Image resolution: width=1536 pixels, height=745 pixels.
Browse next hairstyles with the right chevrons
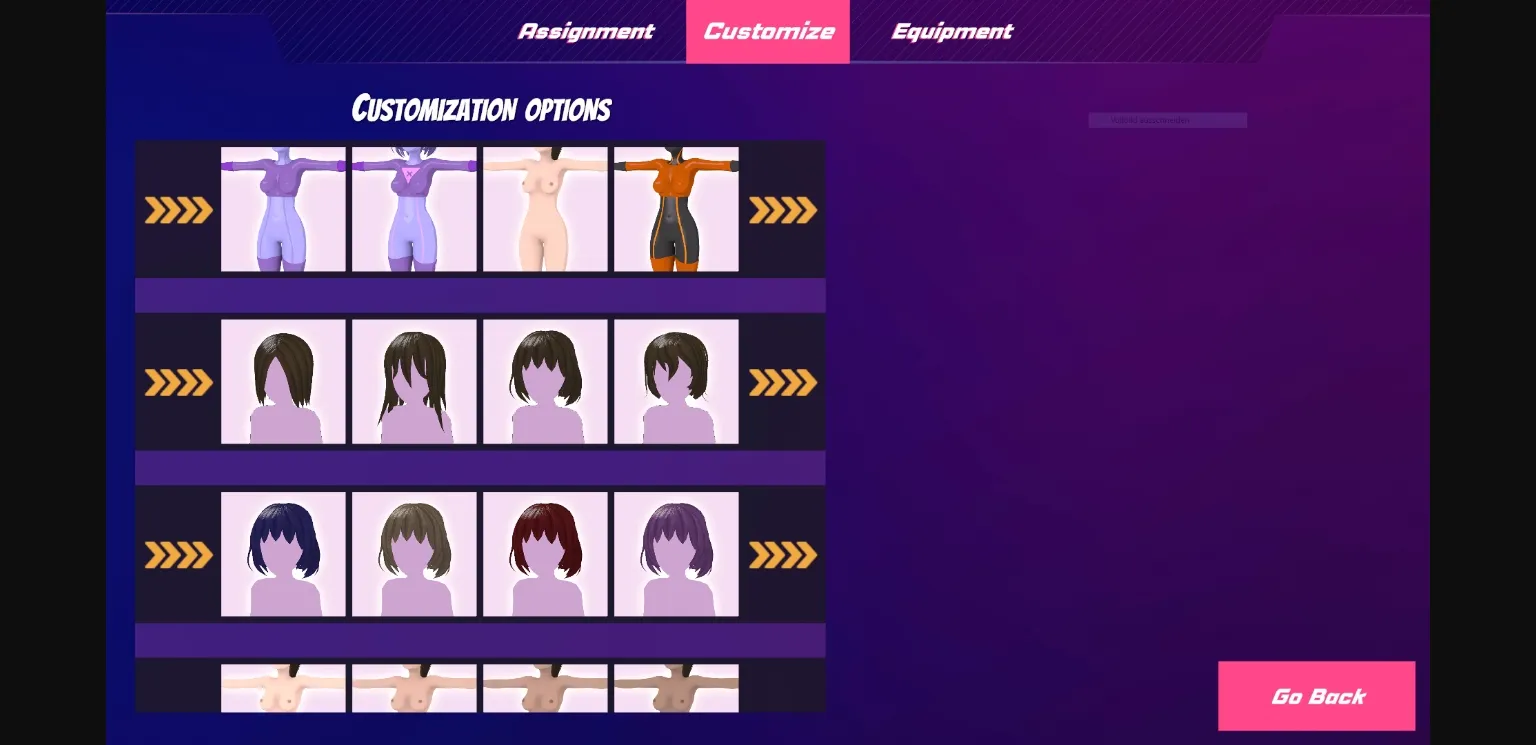pyautogui.click(x=783, y=382)
